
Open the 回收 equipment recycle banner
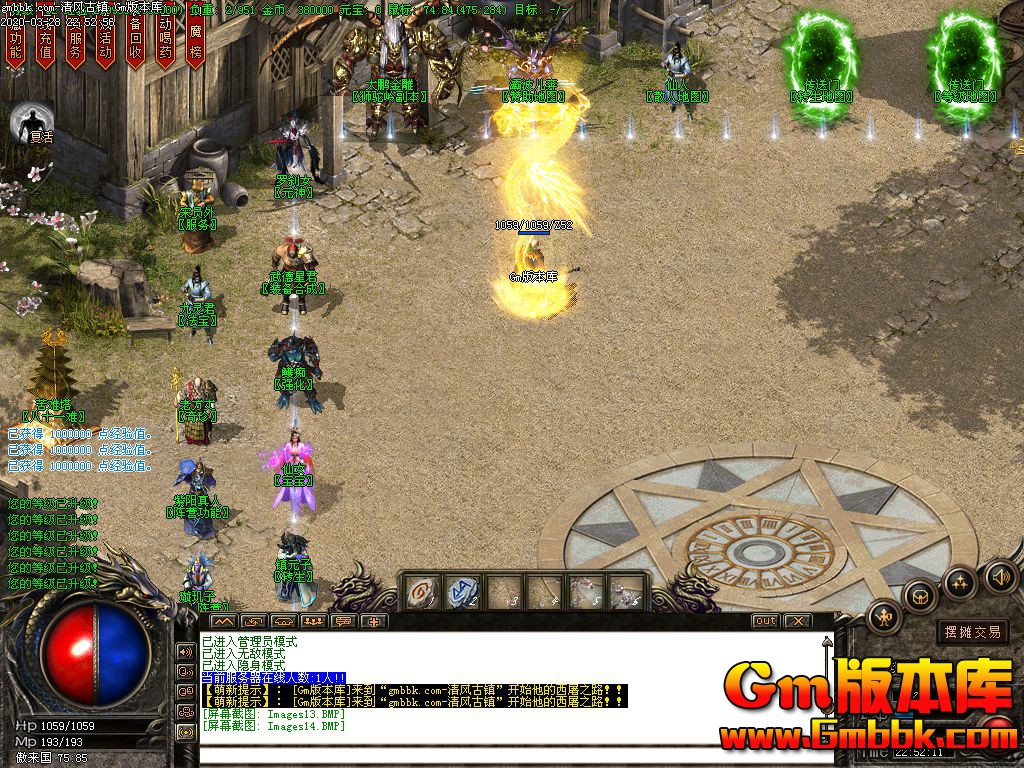point(136,40)
